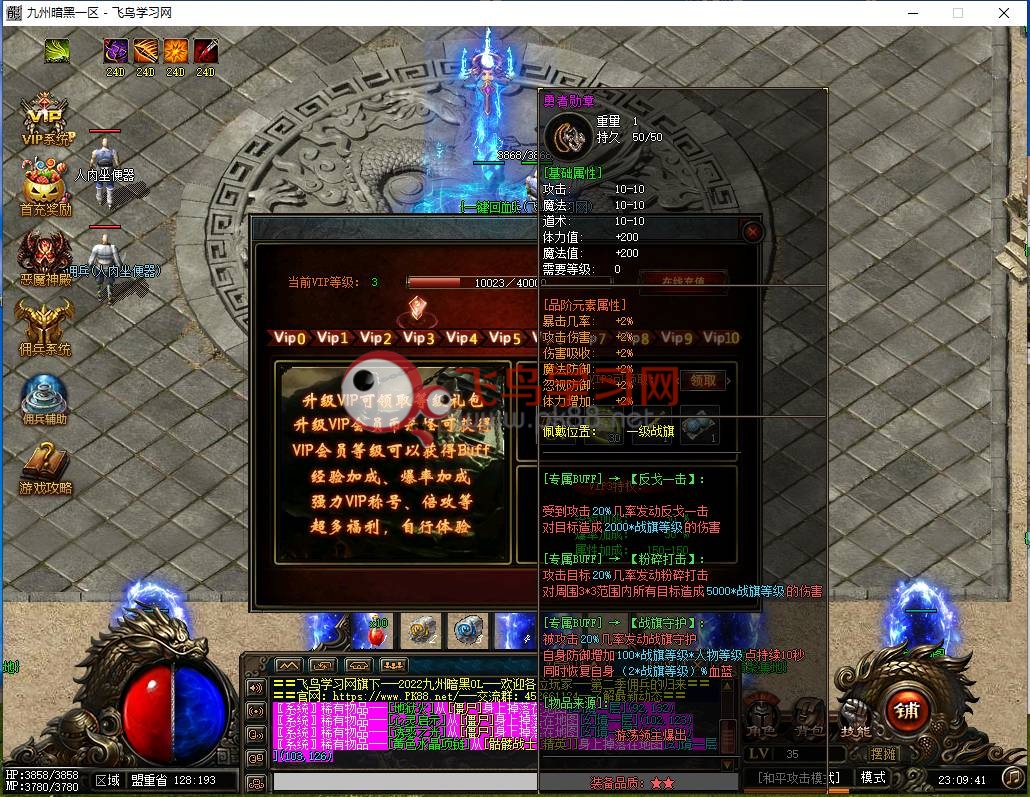1030x797 pixels.
Task: Toggle the 模式 attack mode button
Action: point(873,777)
